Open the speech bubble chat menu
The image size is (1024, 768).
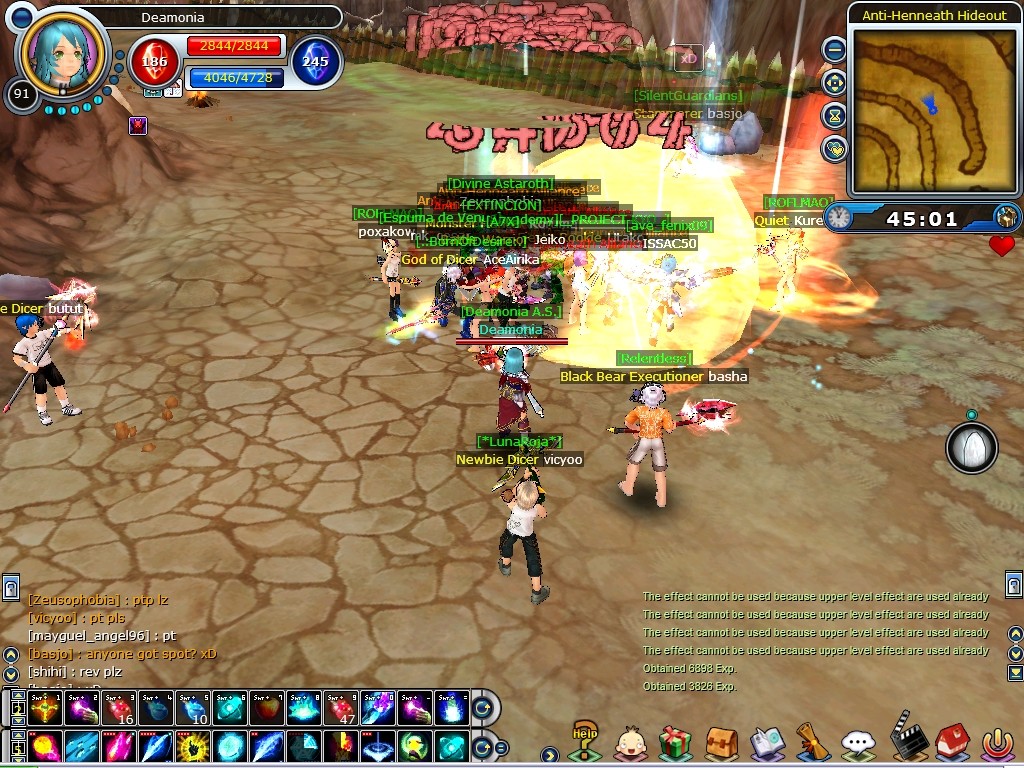pyautogui.click(x=858, y=742)
